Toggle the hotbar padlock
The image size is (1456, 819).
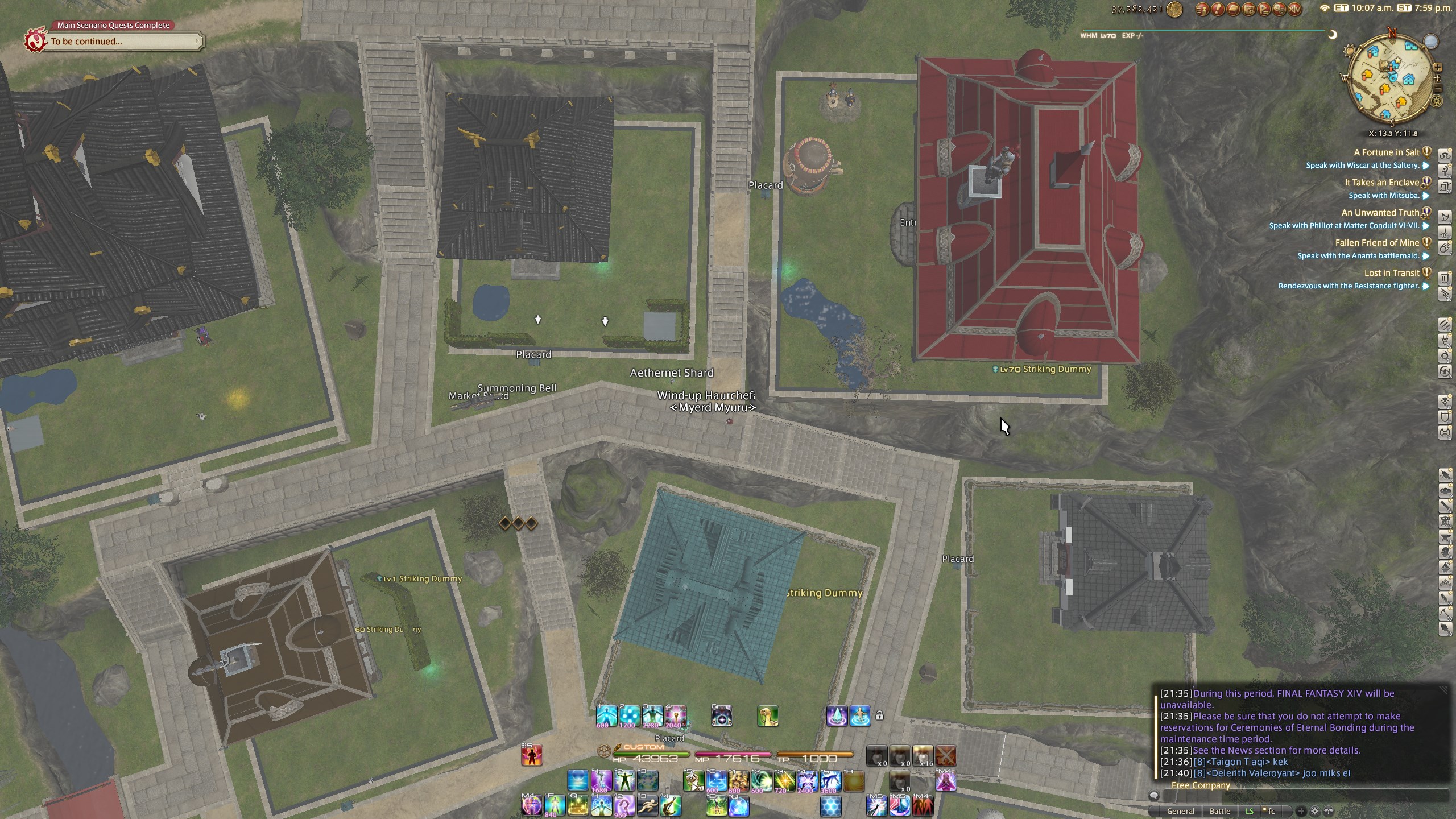pos(879,715)
